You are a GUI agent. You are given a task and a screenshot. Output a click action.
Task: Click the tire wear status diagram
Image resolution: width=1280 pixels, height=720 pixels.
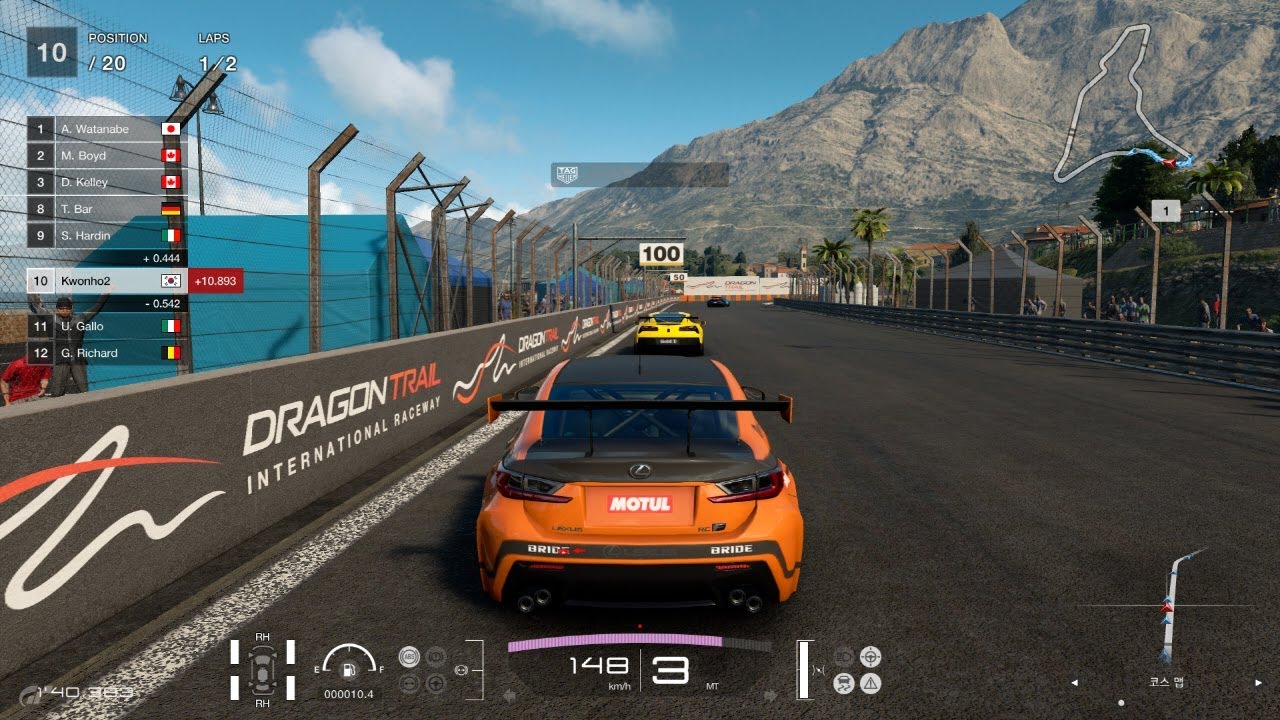coord(262,669)
